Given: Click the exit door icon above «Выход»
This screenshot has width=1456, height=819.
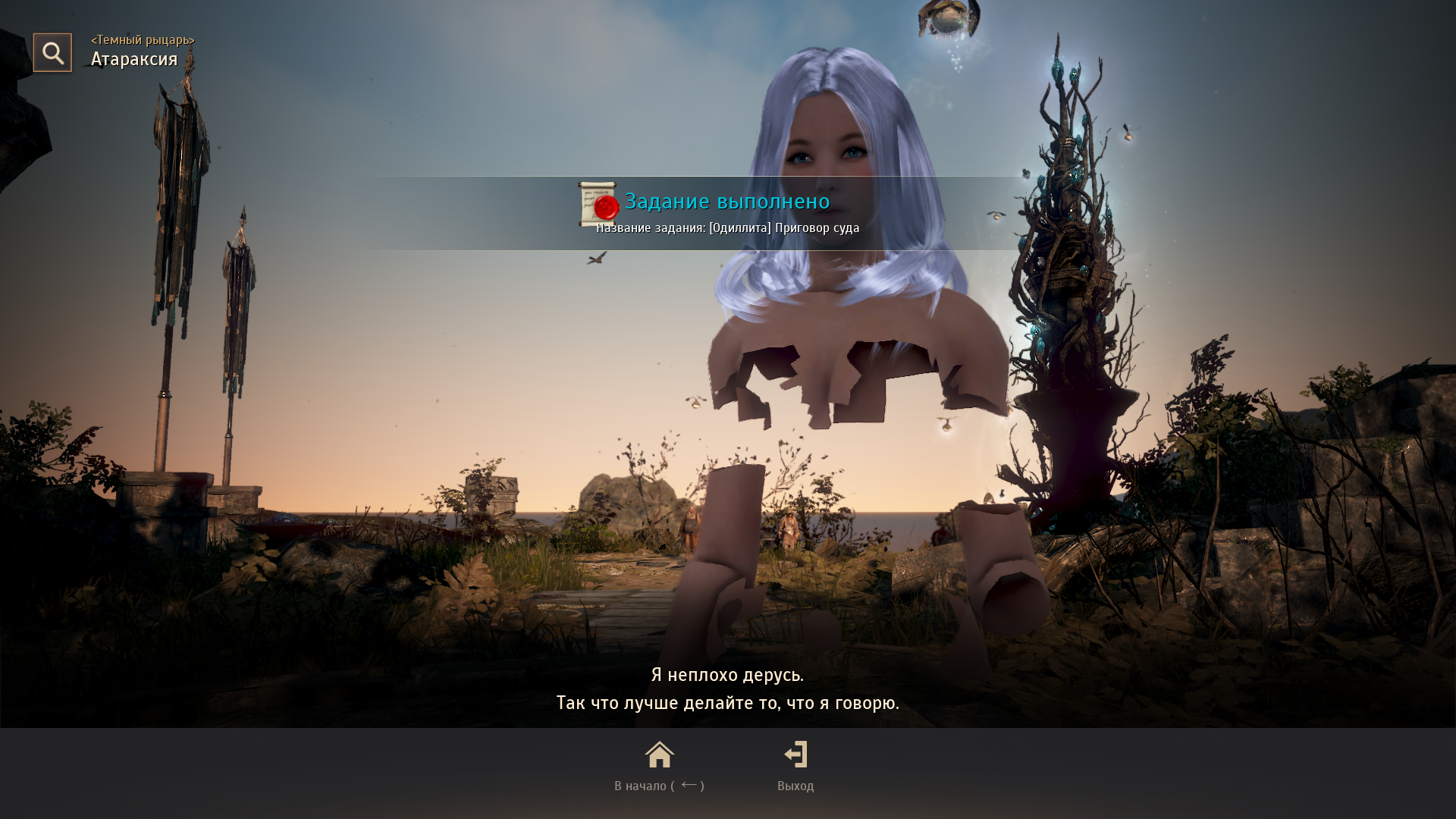Looking at the screenshot, I should (x=795, y=755).
